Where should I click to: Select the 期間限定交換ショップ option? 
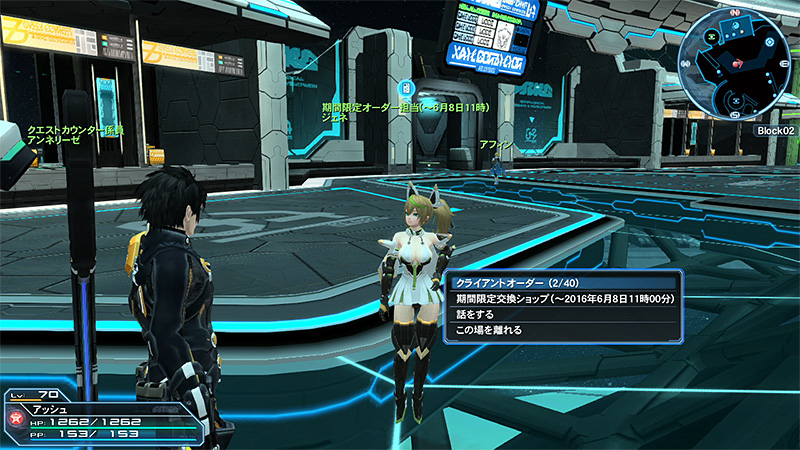click(x=563, y=298)
